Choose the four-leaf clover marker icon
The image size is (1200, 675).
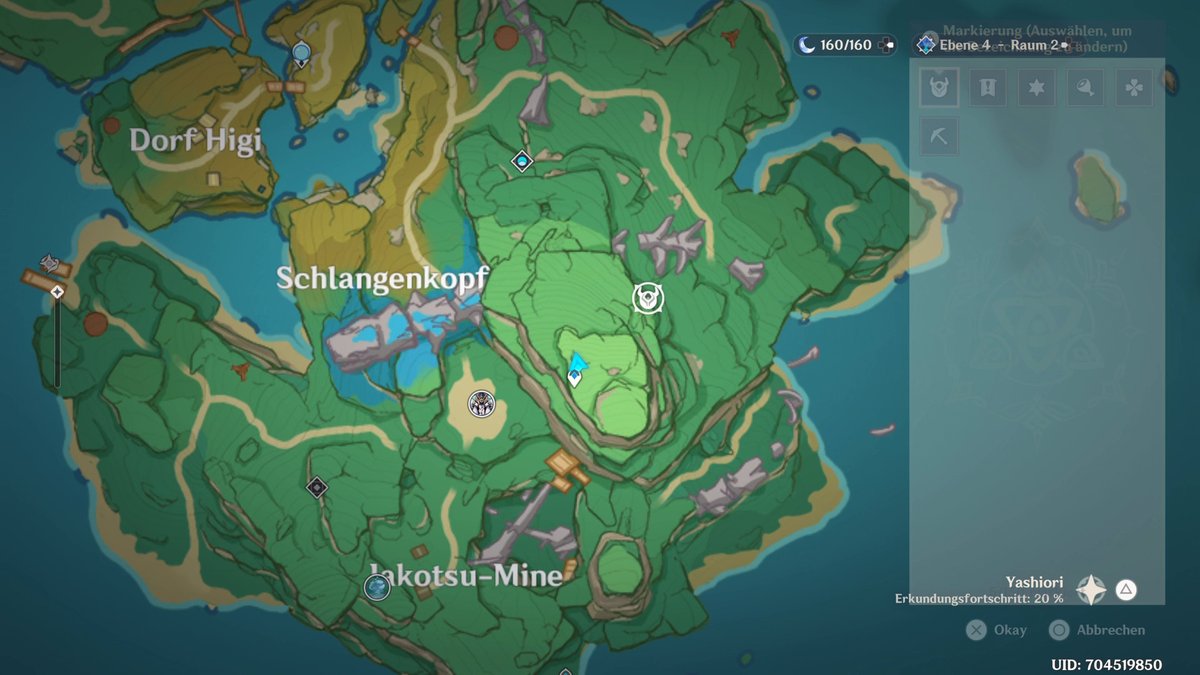click(1134, 87)
